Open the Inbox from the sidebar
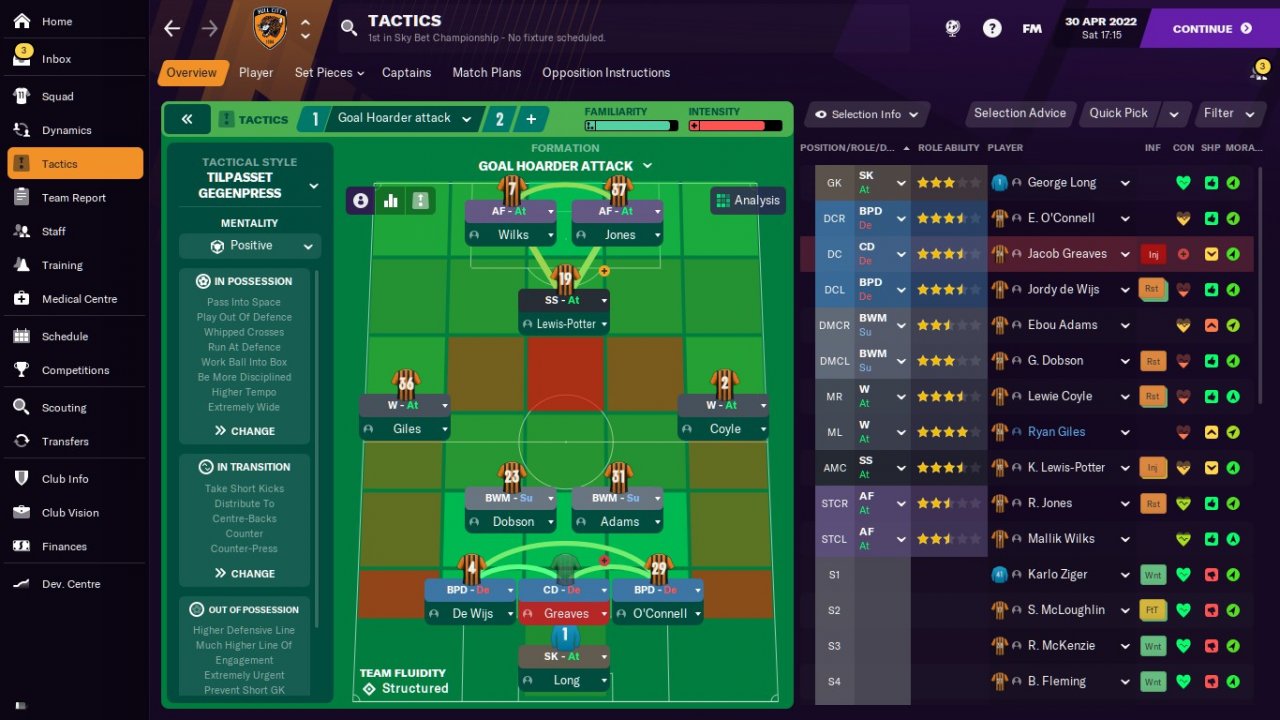The width and height of the screenshot is (1280, 720). (x=56, y=59)
